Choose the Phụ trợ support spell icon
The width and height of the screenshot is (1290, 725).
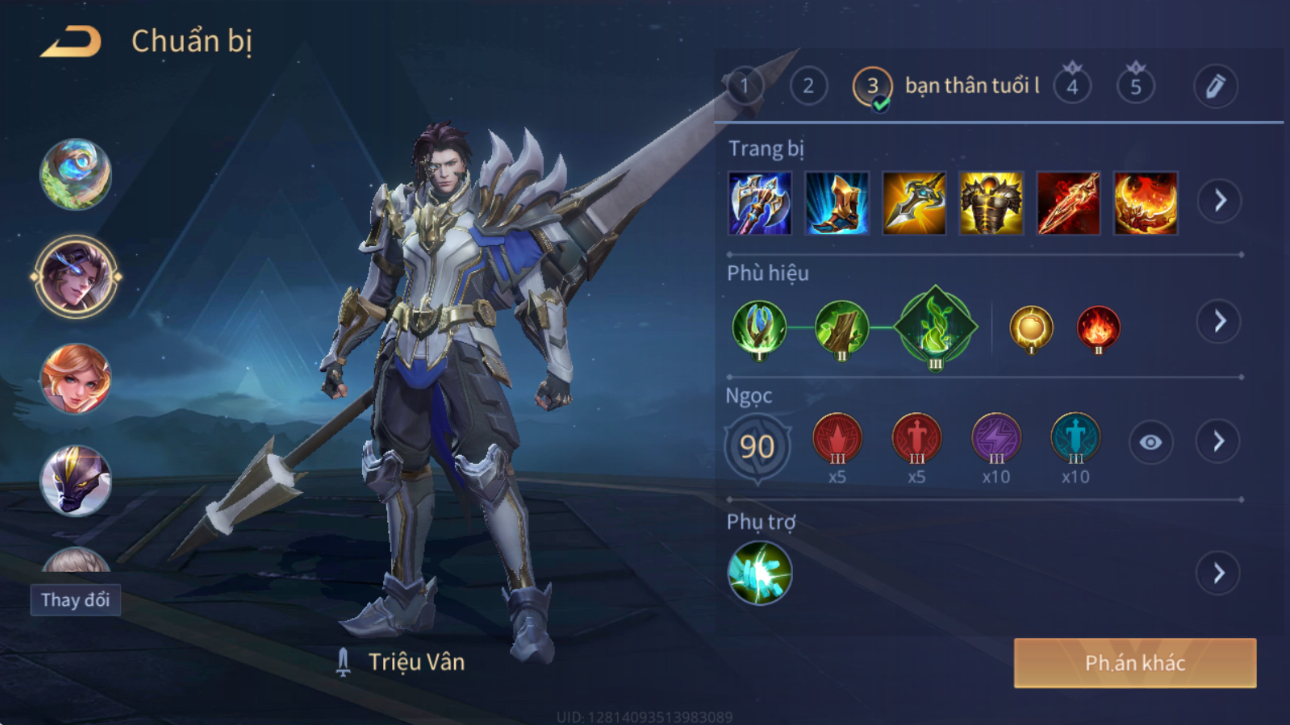[760, 573]
